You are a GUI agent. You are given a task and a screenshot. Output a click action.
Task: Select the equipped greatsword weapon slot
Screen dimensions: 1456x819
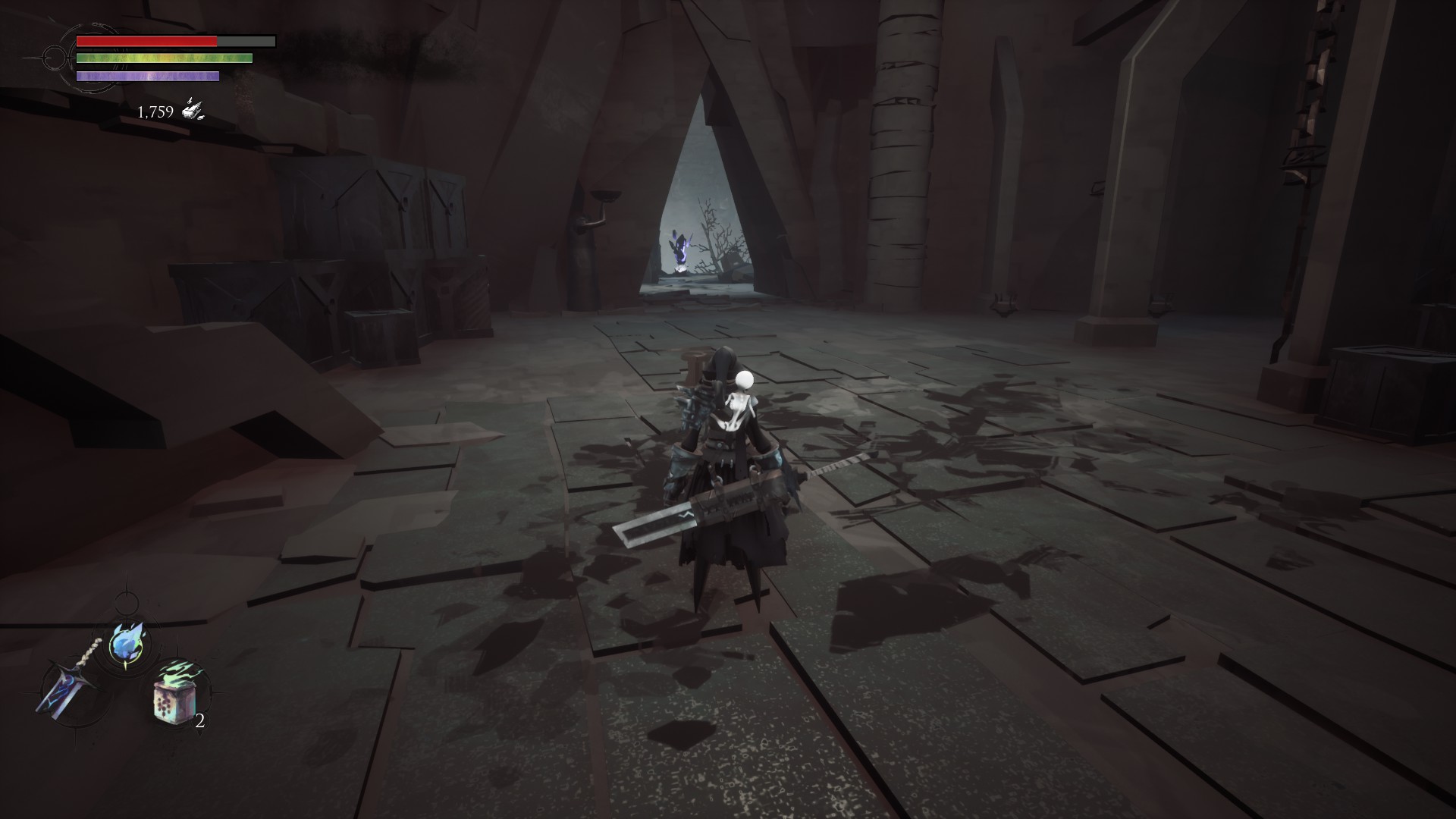pyautogui.click(x=67, y=687)
